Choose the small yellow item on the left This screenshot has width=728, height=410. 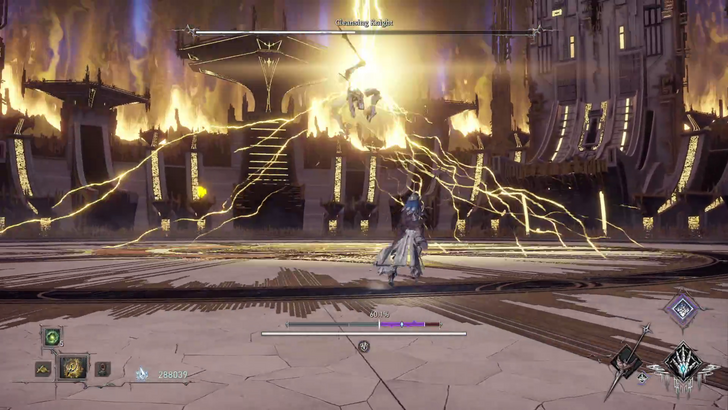43,369
